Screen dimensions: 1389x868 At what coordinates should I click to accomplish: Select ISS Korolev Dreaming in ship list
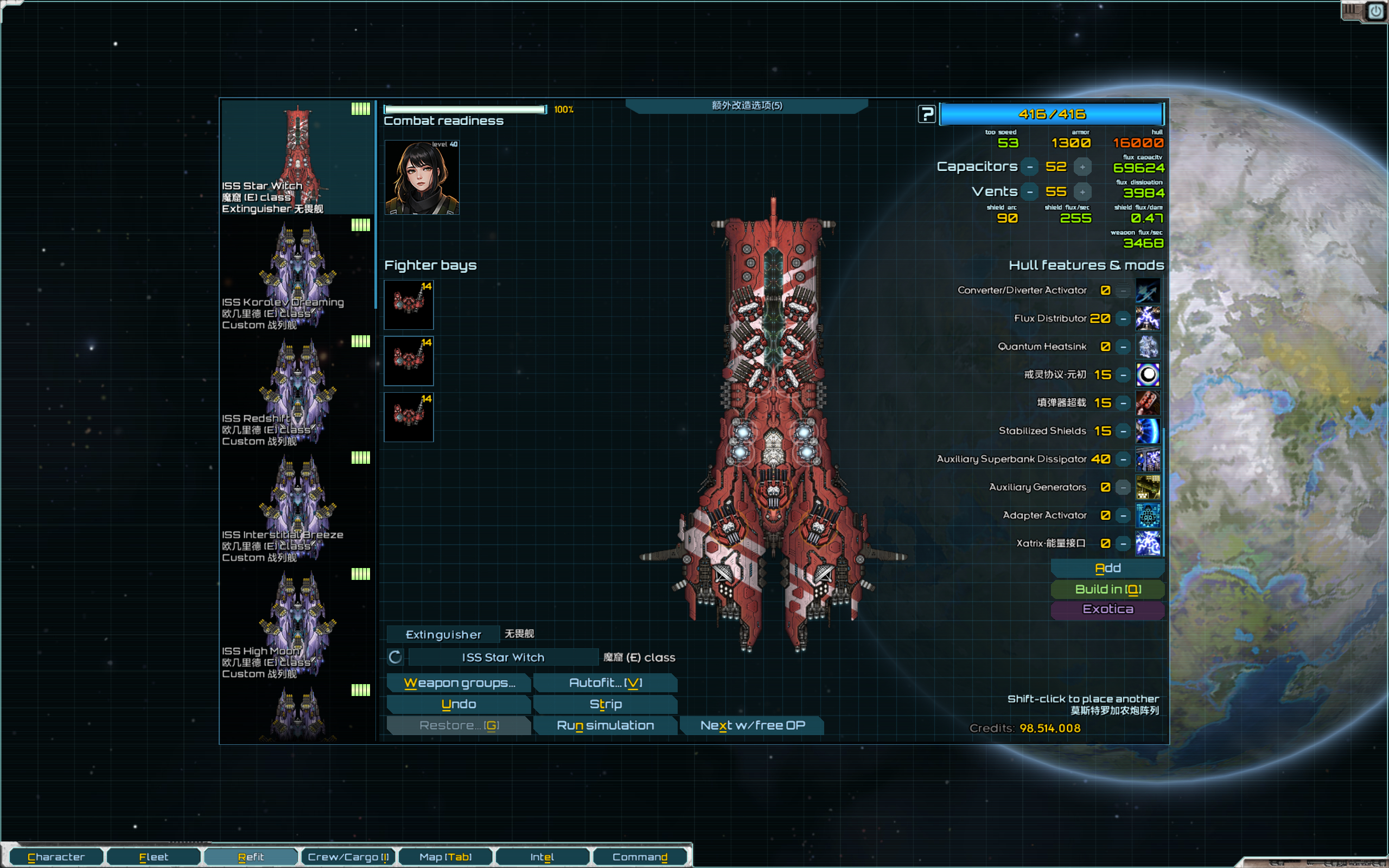(x=297, y=275)
